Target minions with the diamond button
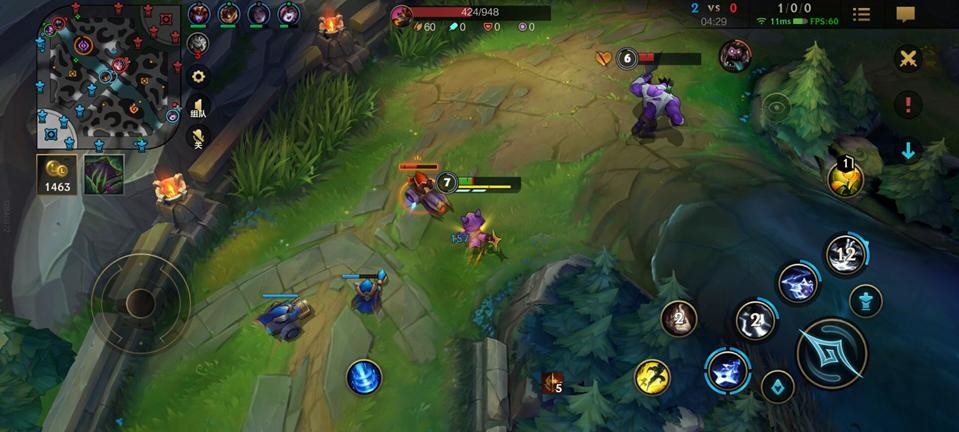The height and width of the screenshot is (432, 959). pyautogui.click(x=777, y=386)
